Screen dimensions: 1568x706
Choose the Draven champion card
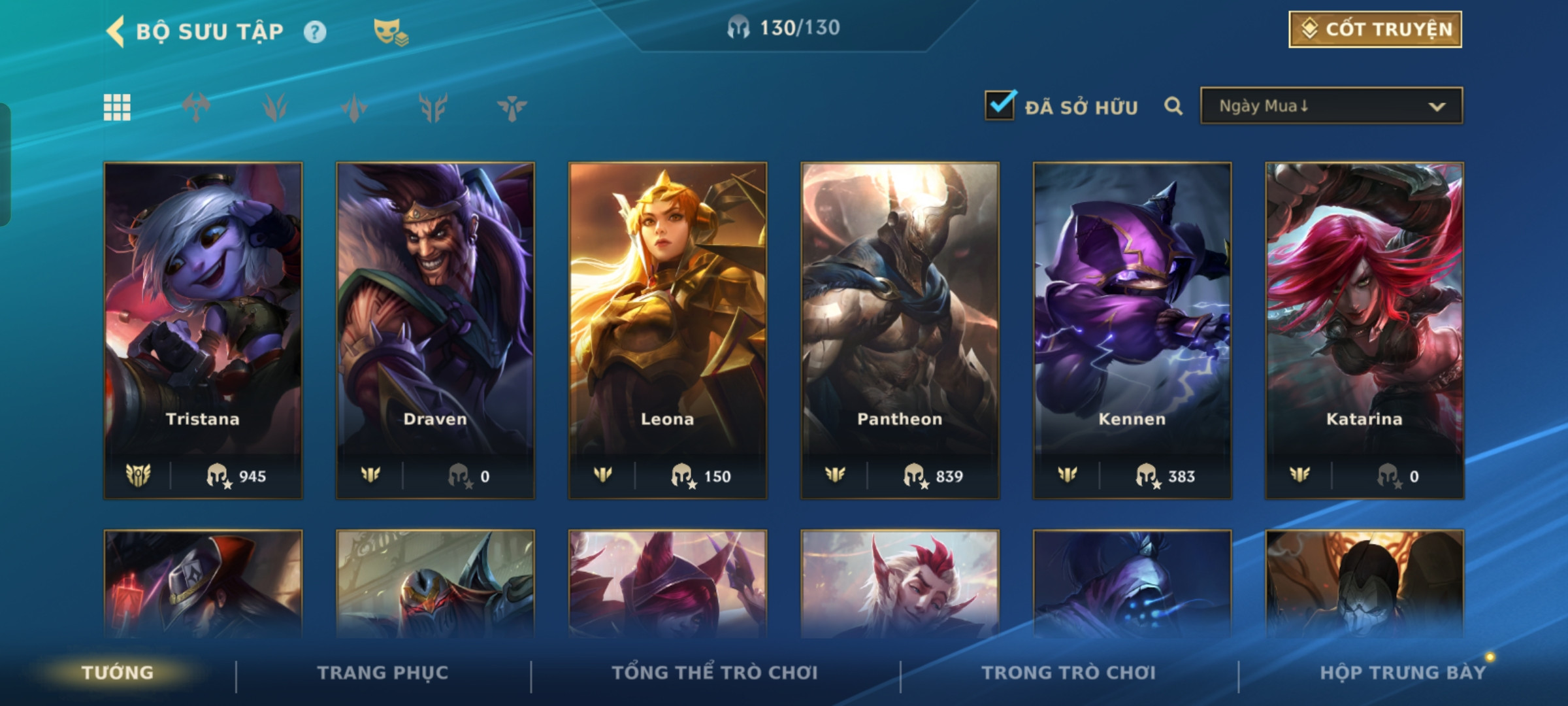tap(435, 330)
